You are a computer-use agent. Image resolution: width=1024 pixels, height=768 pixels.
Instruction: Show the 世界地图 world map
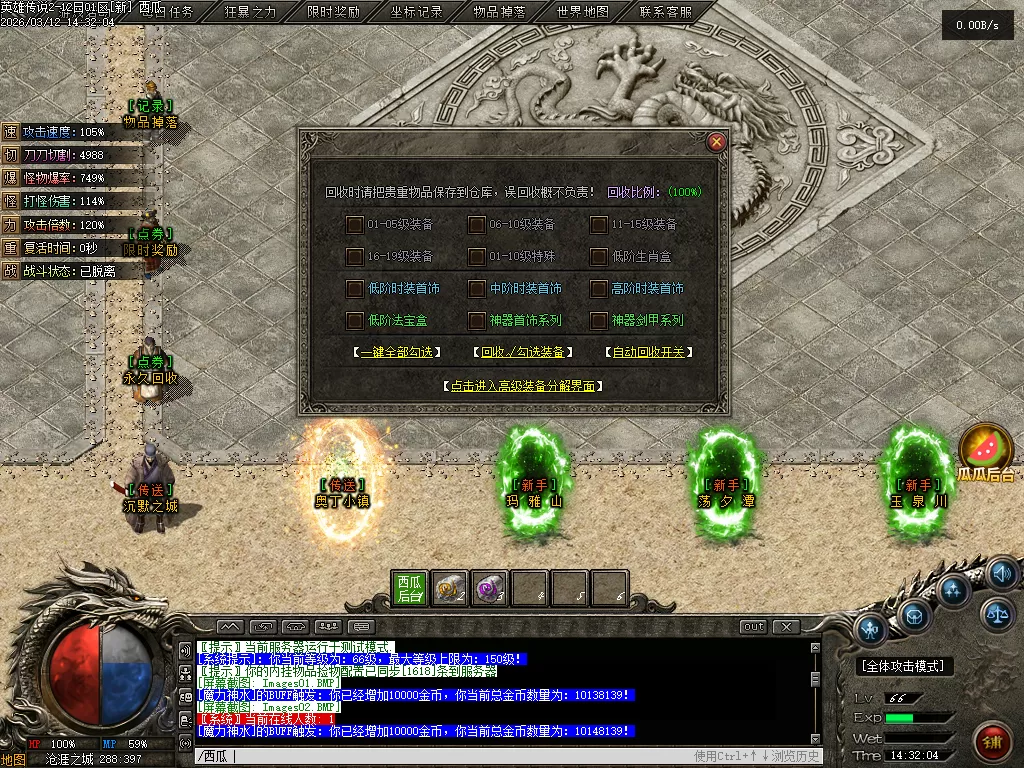tap(582, 13)
